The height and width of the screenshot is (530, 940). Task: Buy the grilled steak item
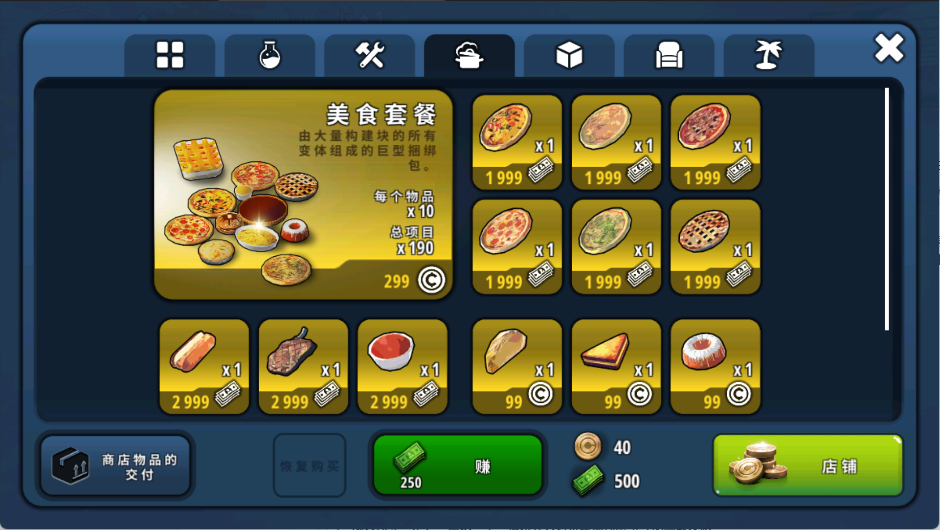[x=303, y=366]
